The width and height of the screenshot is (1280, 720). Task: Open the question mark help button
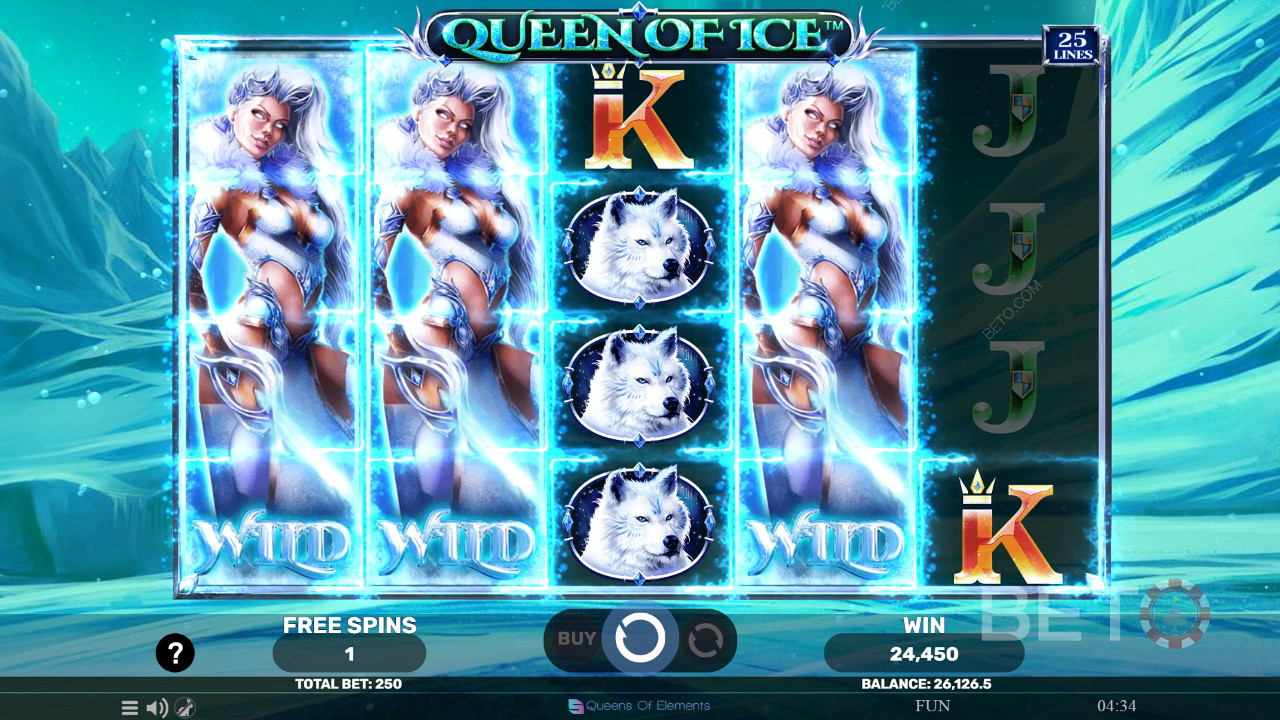(x=175, y=654)
